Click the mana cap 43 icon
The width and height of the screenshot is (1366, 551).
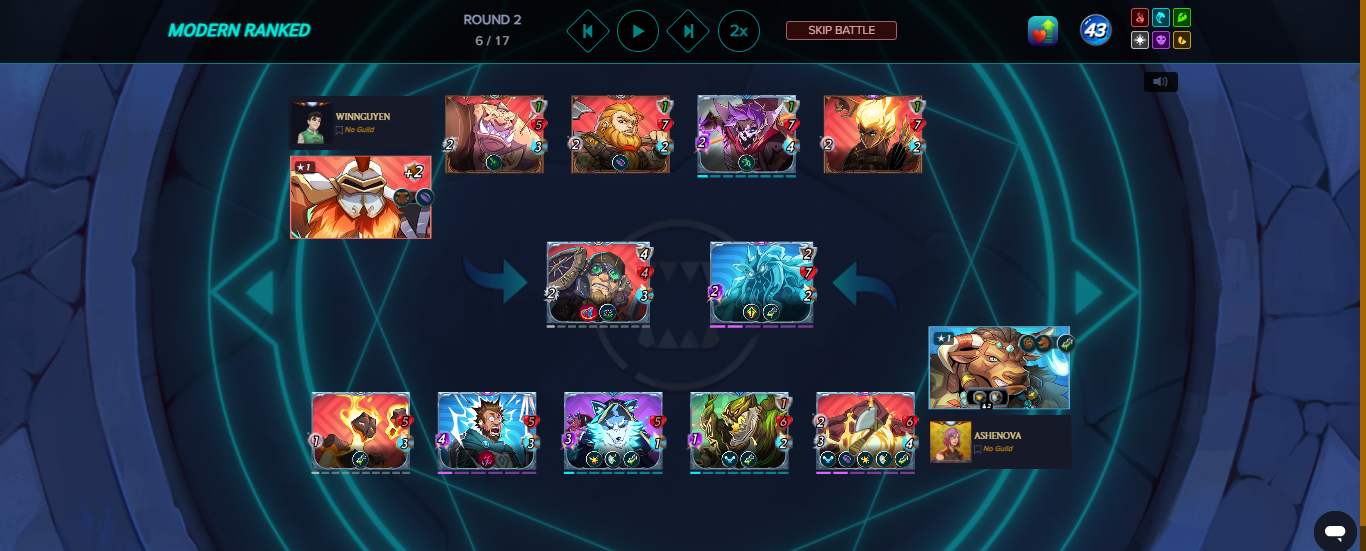click(1095, 30)
